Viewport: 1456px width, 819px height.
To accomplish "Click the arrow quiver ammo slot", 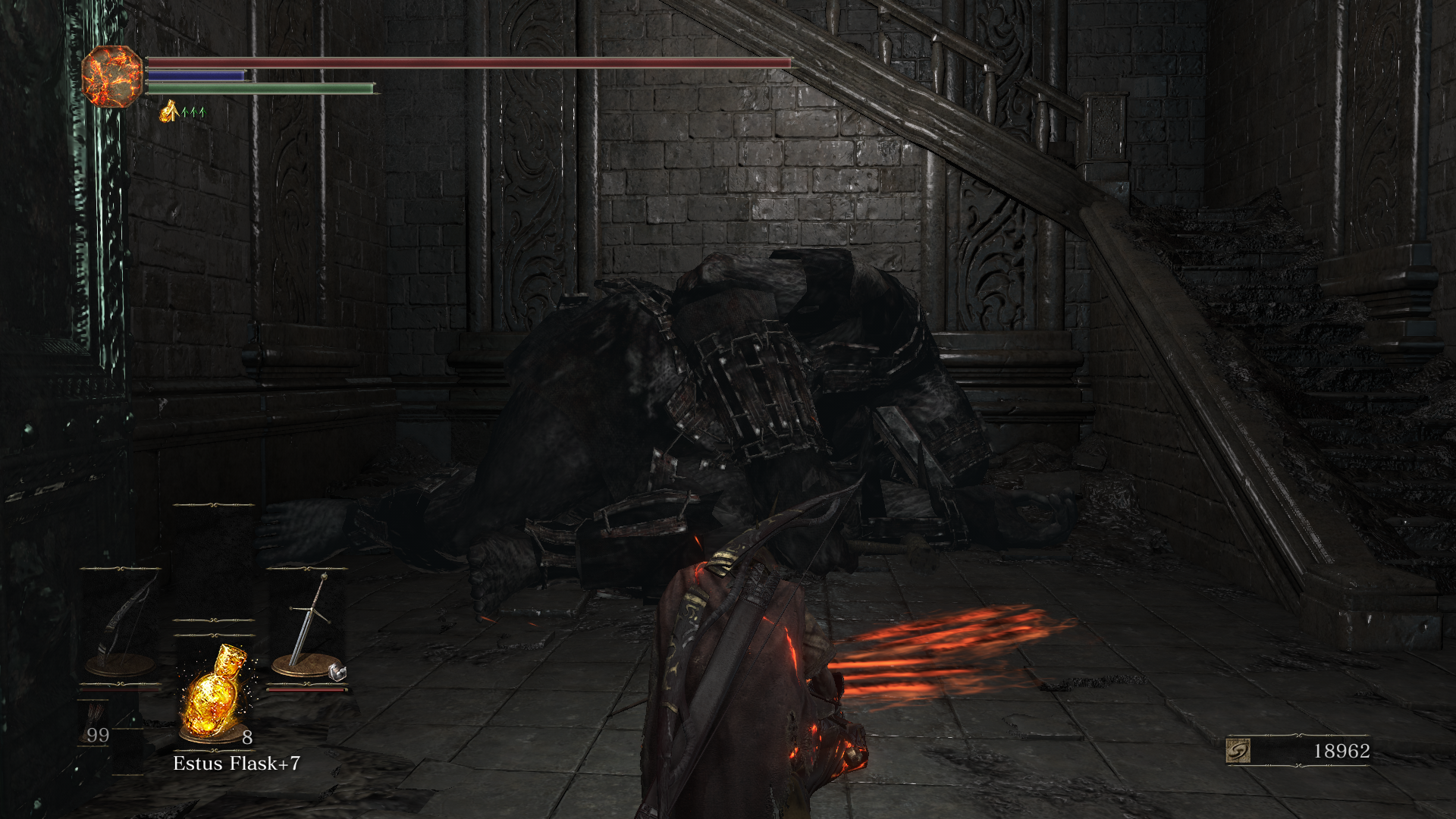I will (x=97, y=730).
